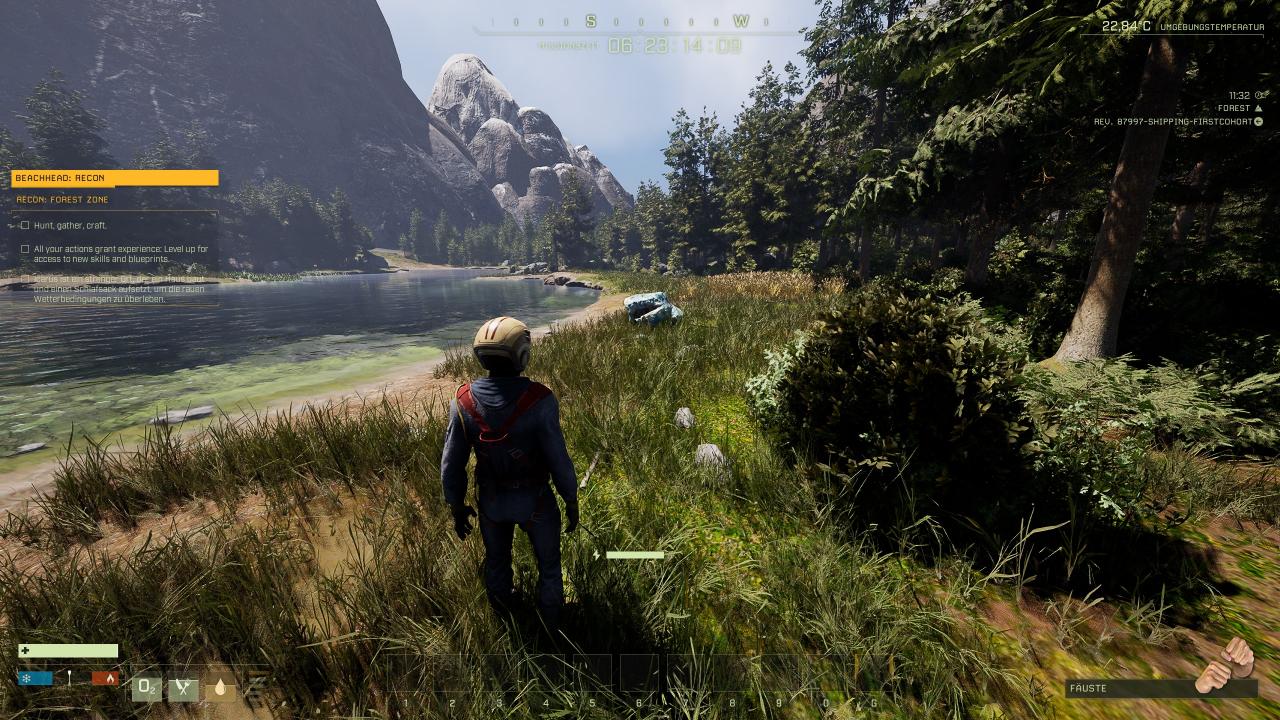Click the Beachhead: Recon mission header
Screen dimensions: 1280x720
(x=114, y=178)
